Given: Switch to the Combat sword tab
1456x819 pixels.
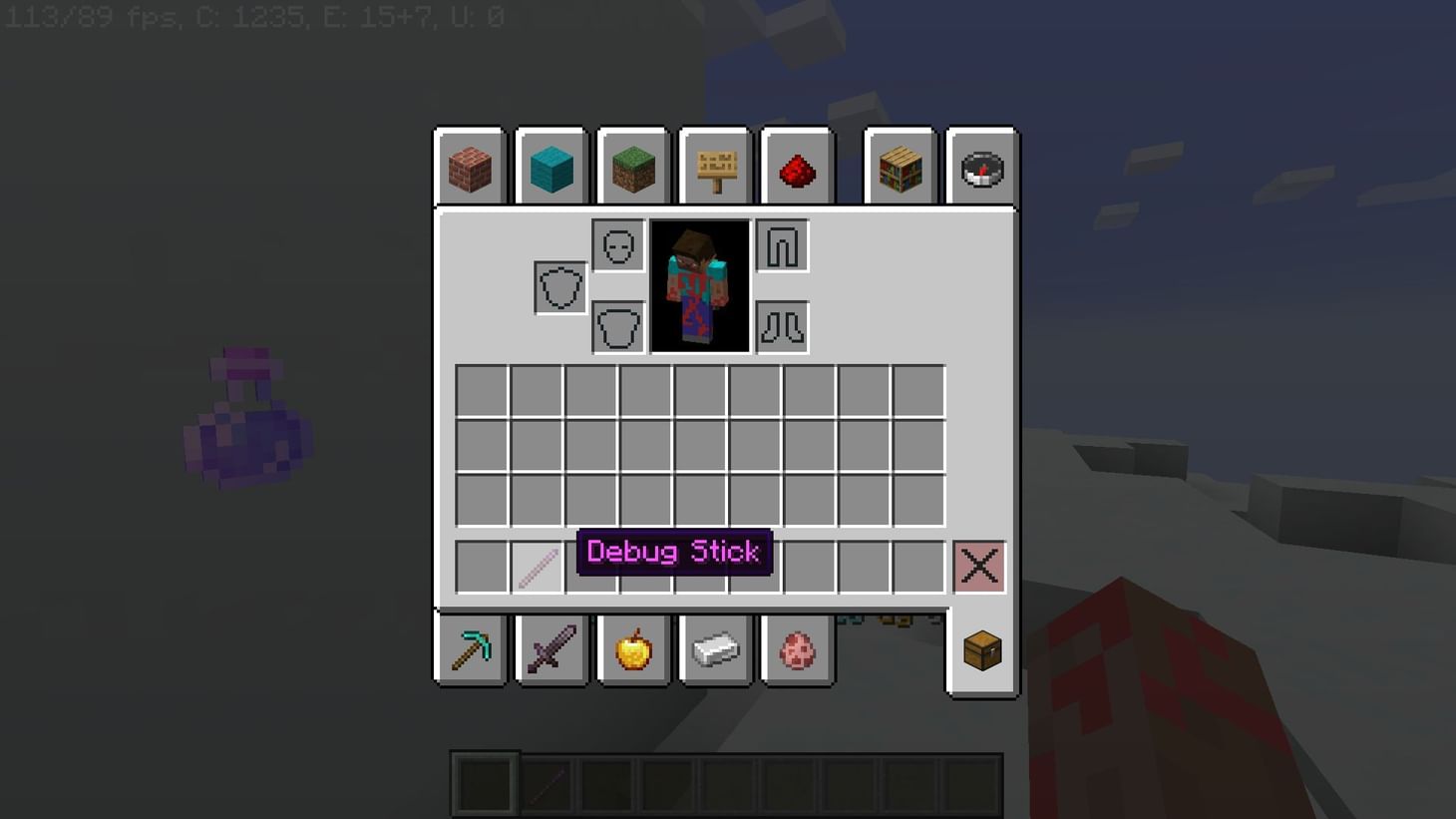Looking at the screenshot, I should (550, 649).
